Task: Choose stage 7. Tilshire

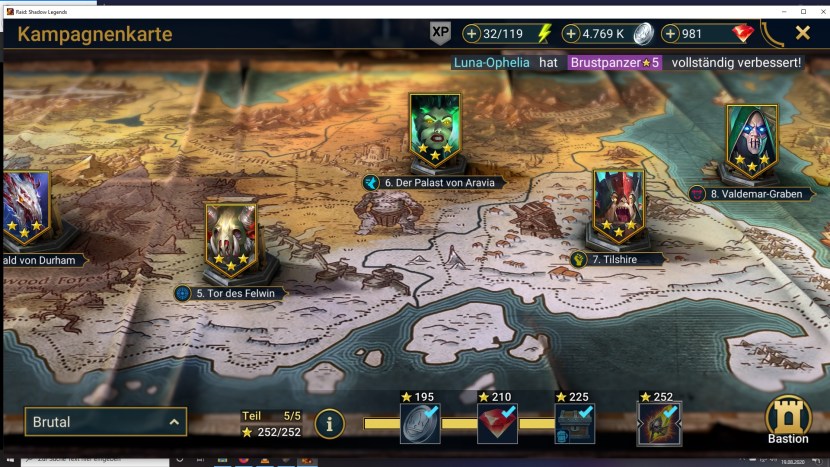Action: point(618,207)
